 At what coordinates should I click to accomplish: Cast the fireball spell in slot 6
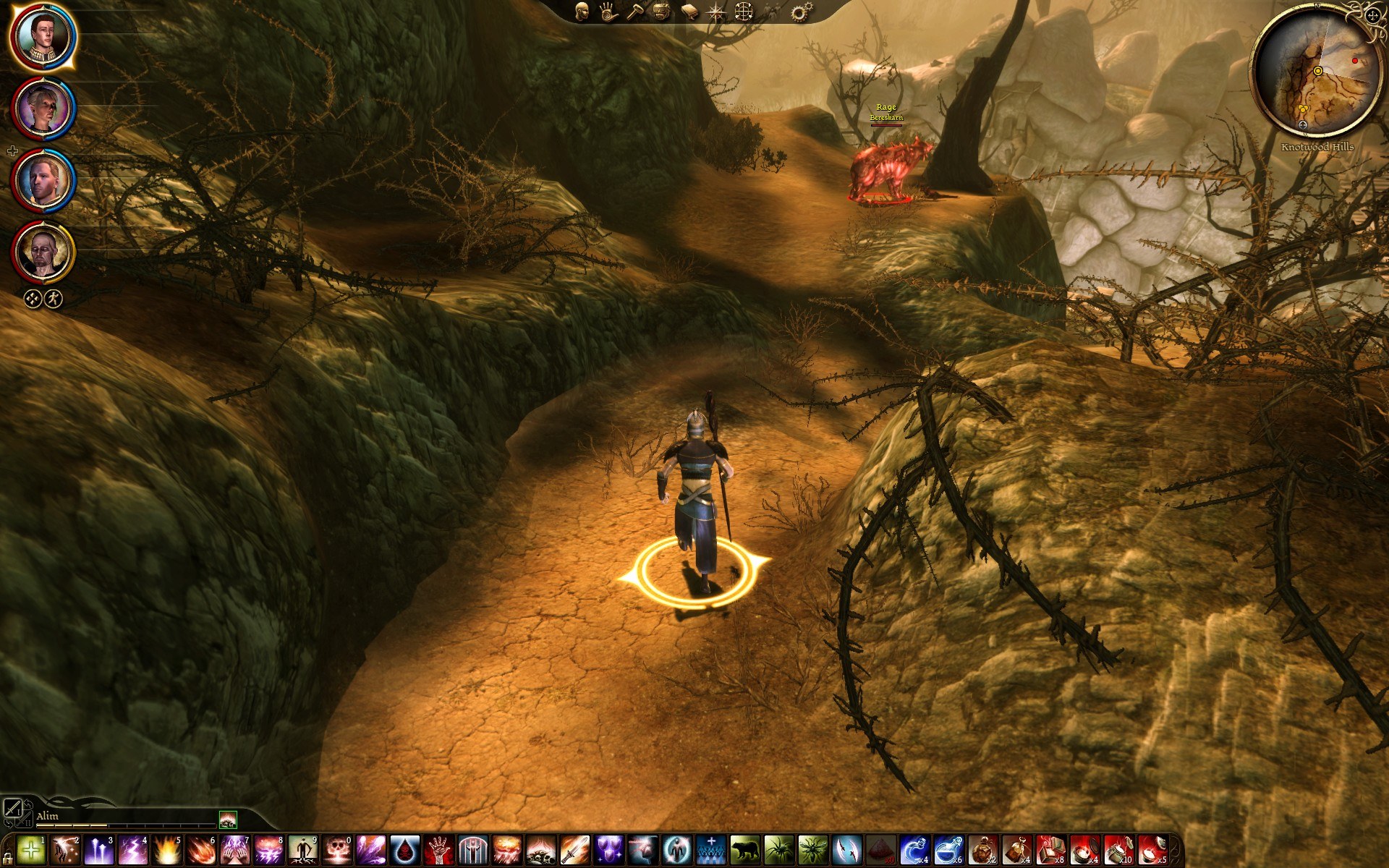[201, 850]
